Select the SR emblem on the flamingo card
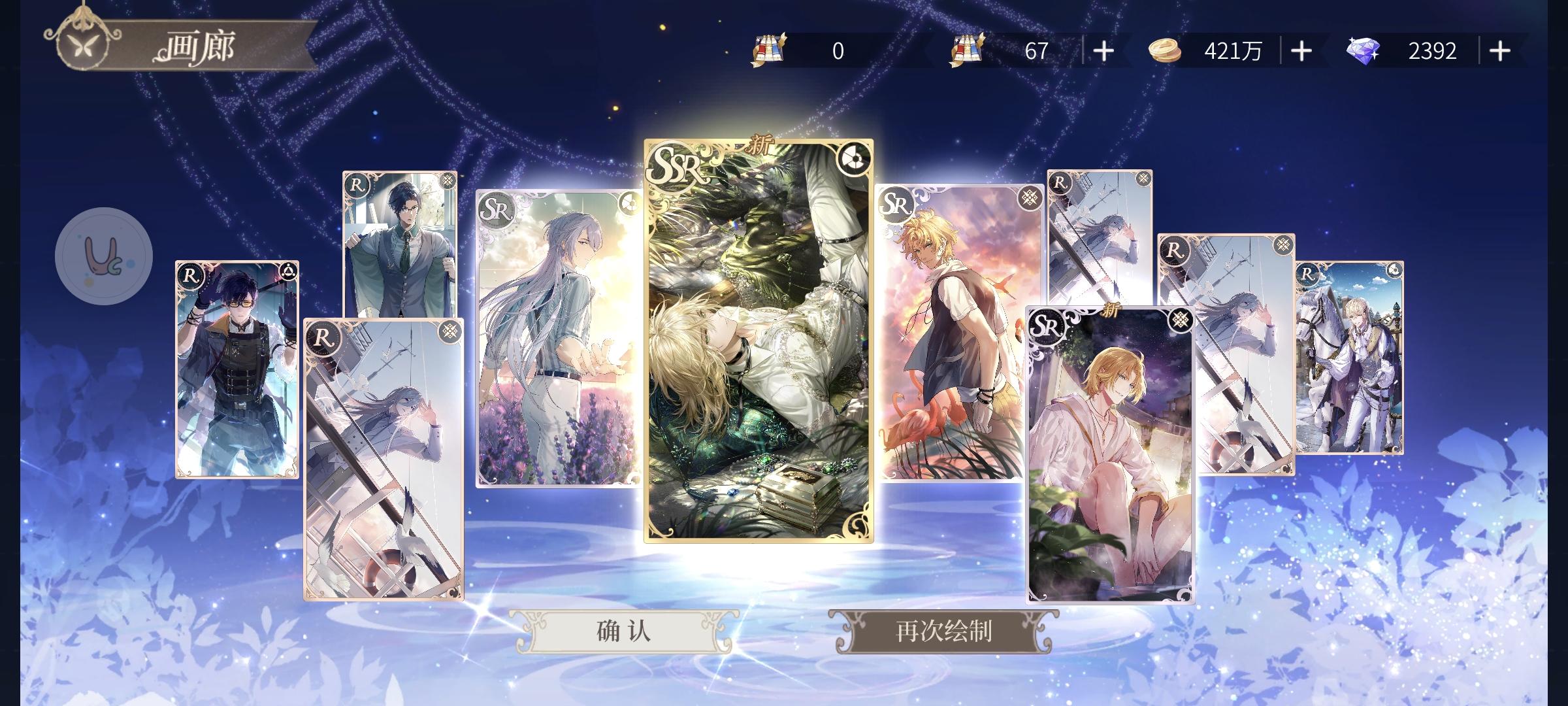 click(895, 204)
